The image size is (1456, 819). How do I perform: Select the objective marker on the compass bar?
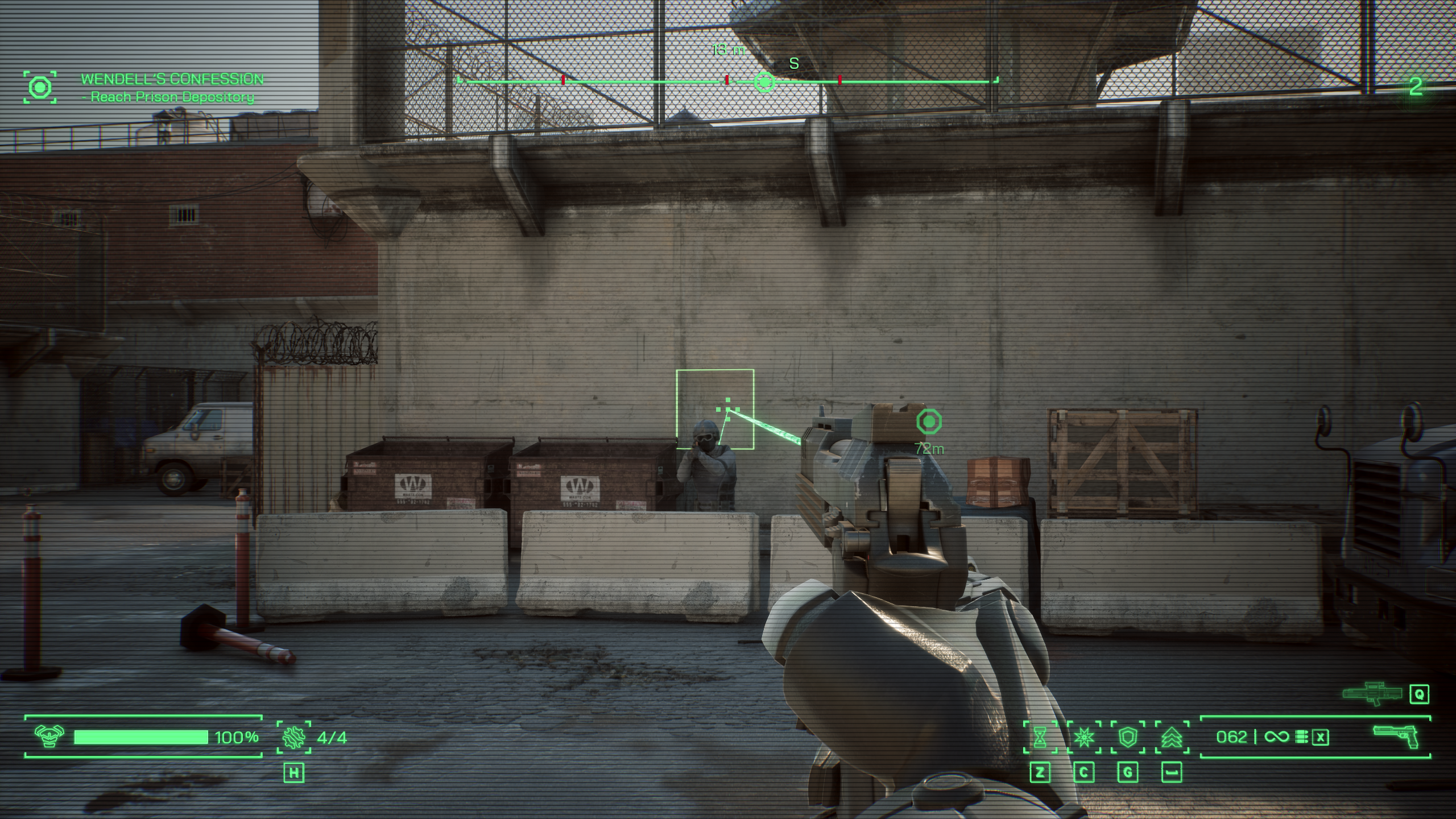764,82
